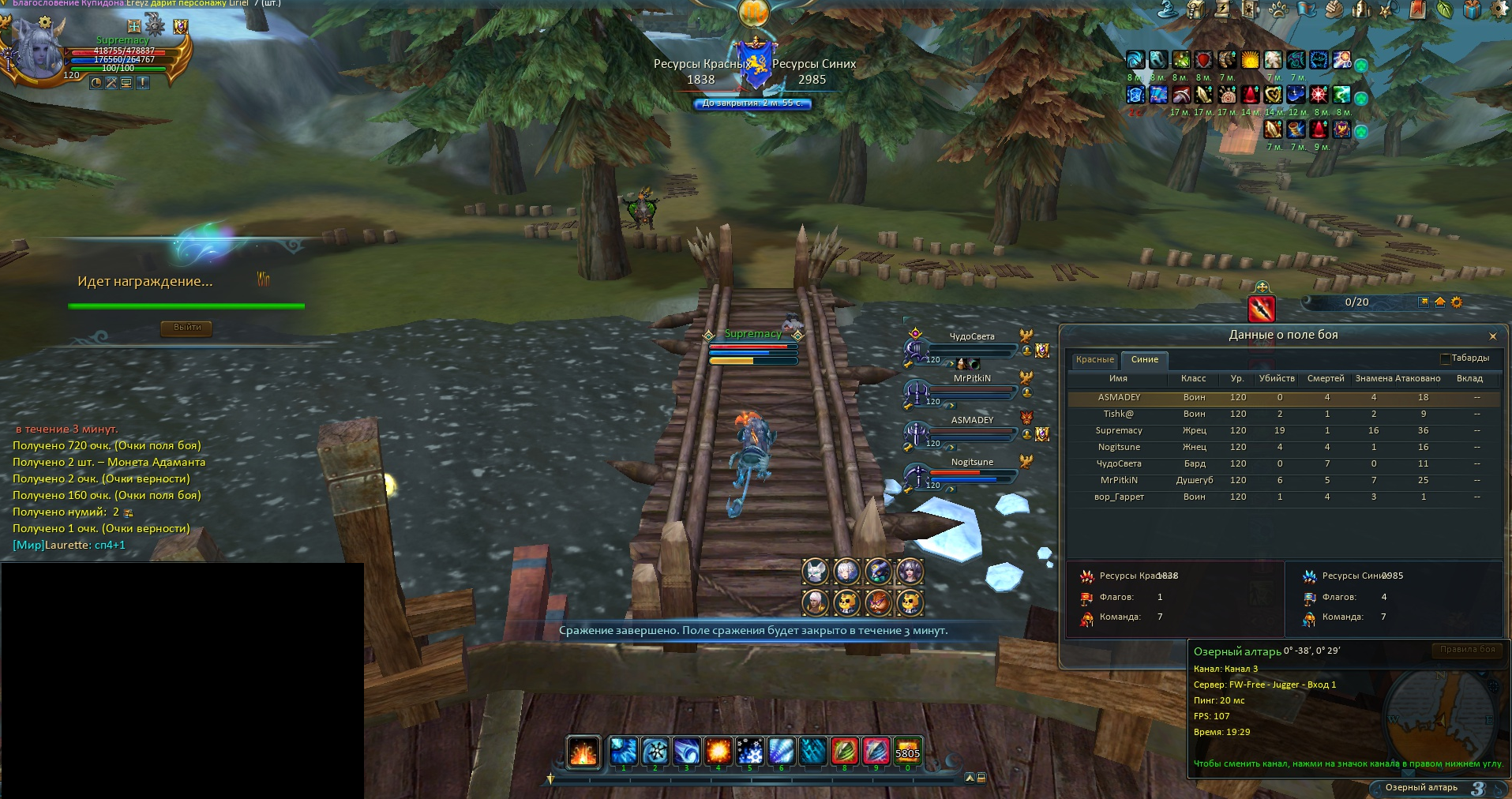Click the Правила боя button
The width and height of the screenshot is (1512, 799).
click(x=1467, y=650)
